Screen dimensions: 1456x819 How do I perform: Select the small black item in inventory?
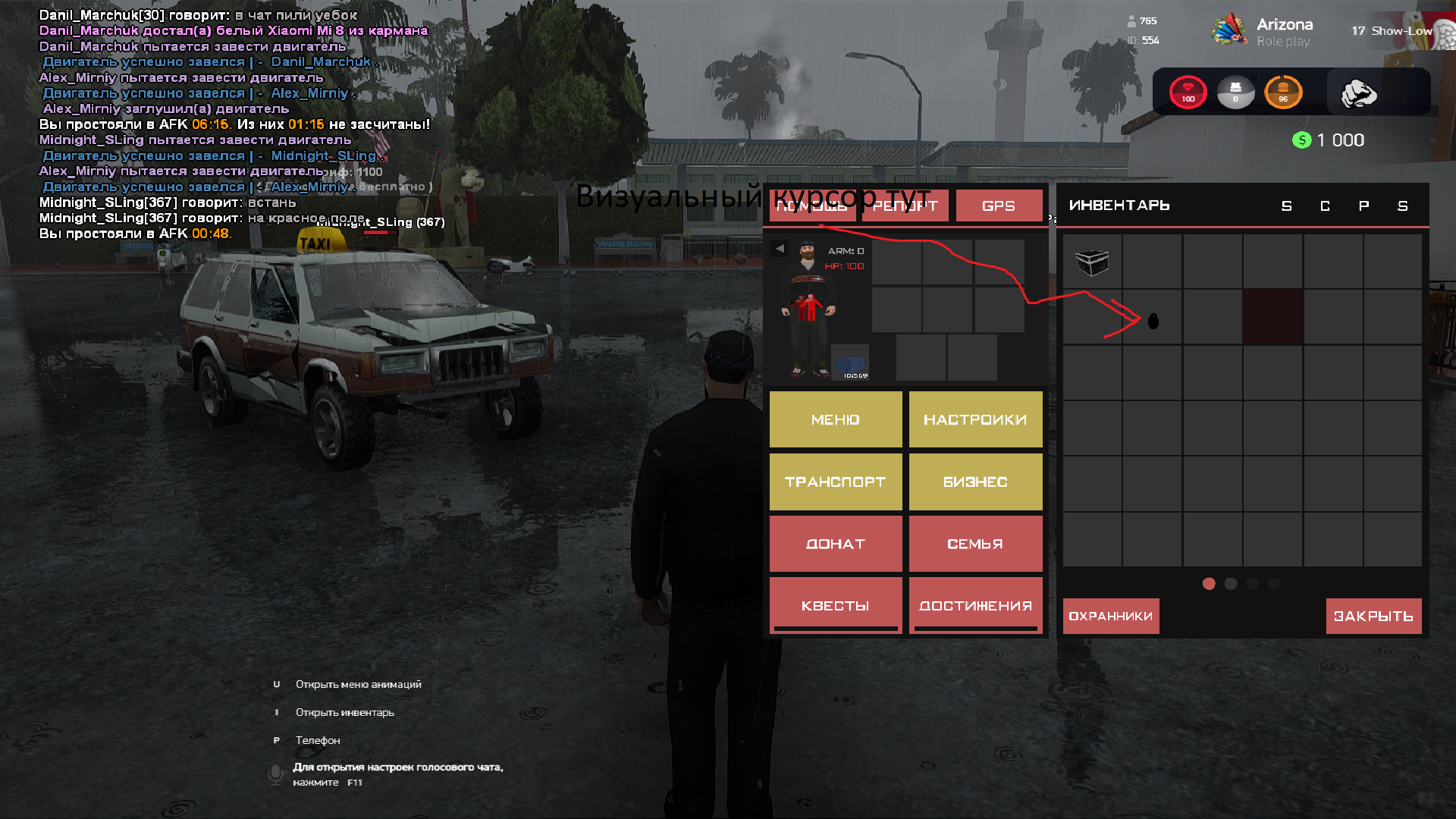coord(1153,321)
